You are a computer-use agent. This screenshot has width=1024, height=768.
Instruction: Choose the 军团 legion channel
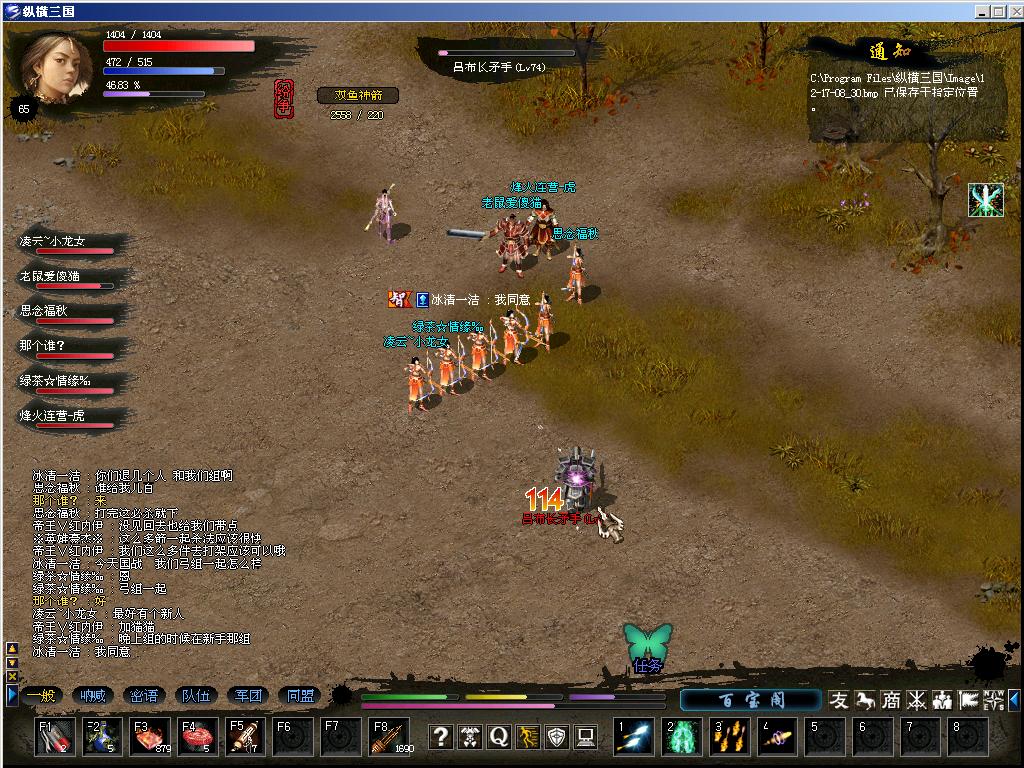pyautogui.click(x=248, y=696)
